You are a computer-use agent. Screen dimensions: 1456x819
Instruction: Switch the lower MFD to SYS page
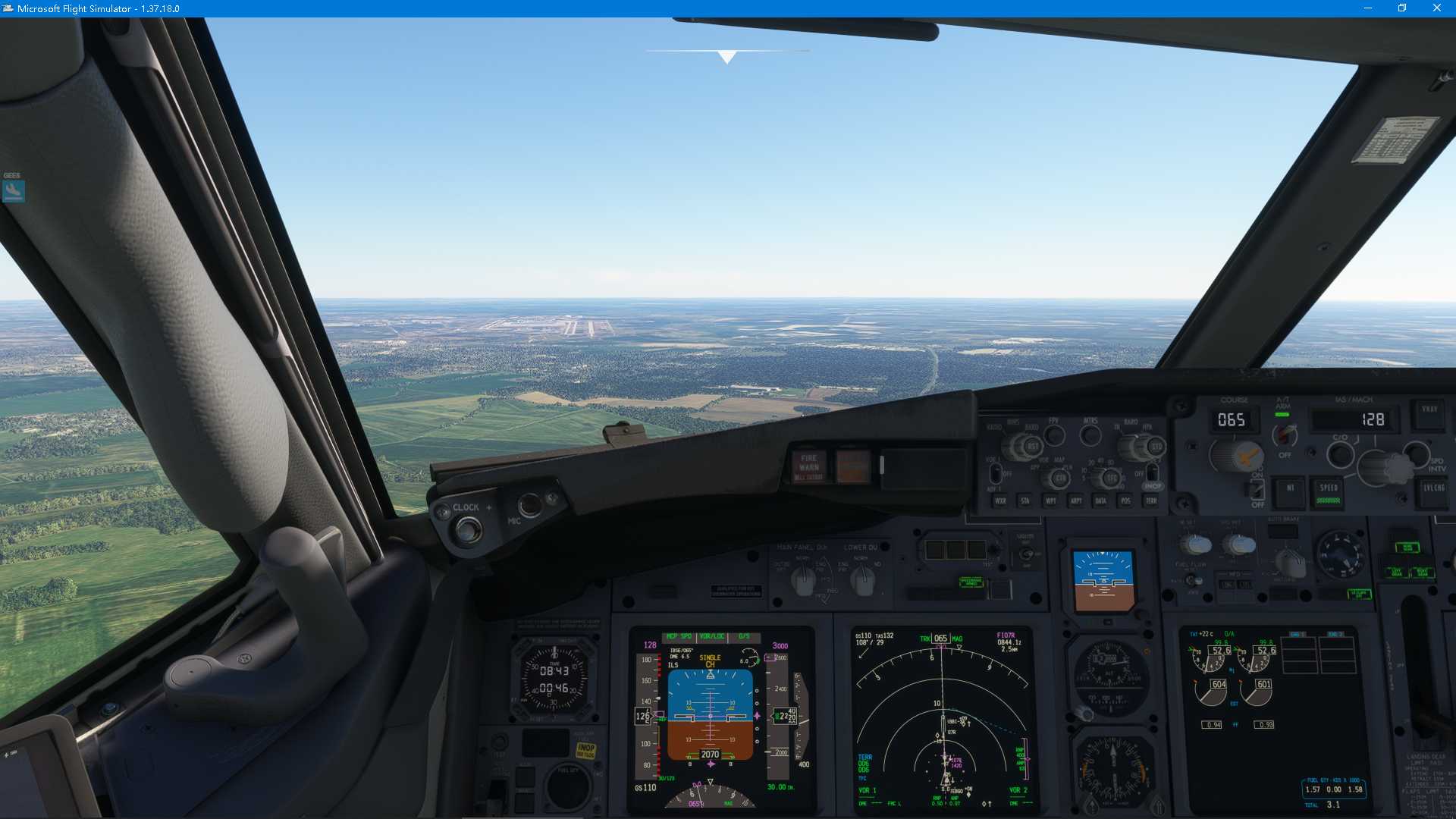[x=1244, y=584]
